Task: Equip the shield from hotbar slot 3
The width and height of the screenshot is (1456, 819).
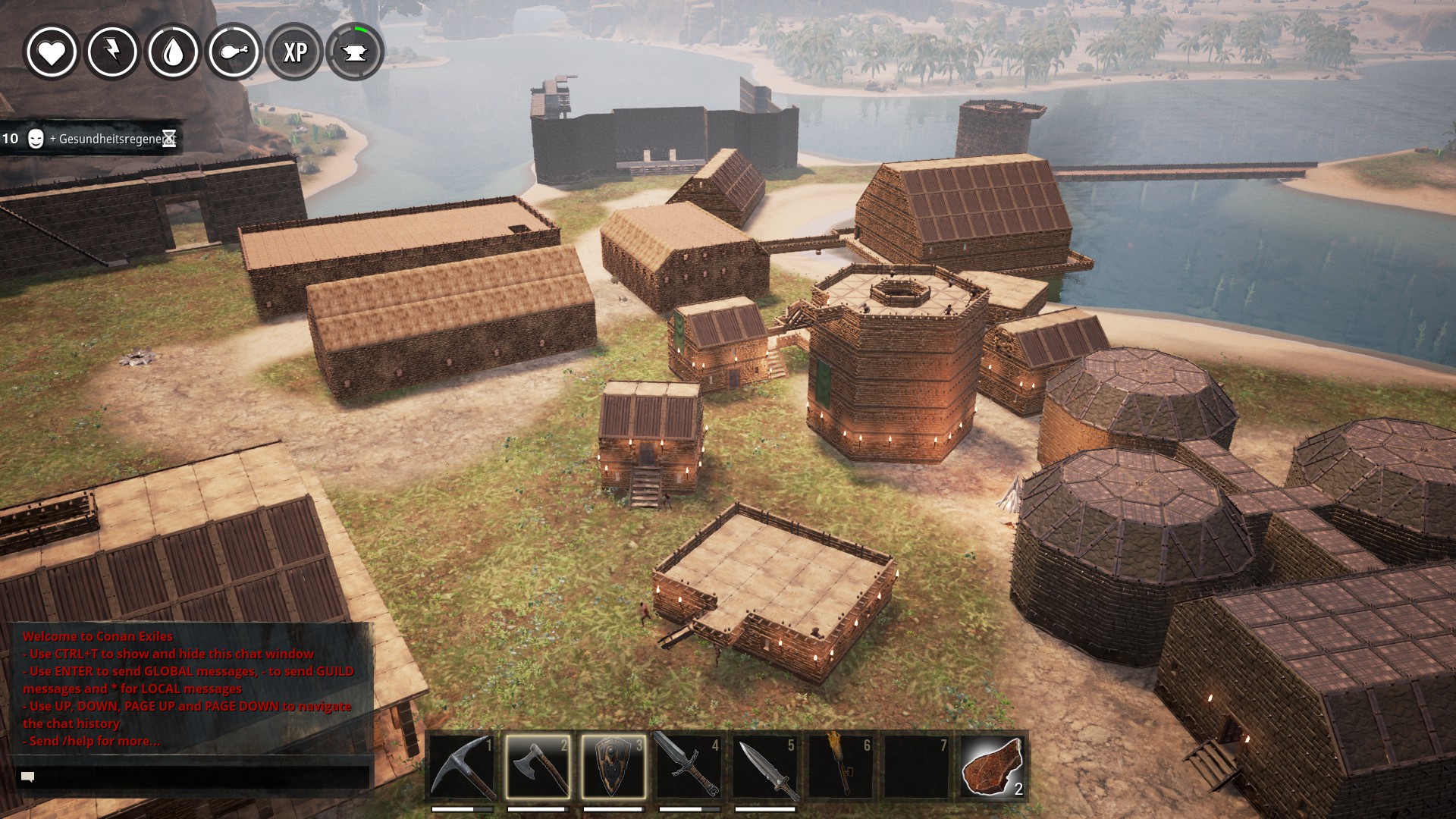Action: (x=613, y=766)
